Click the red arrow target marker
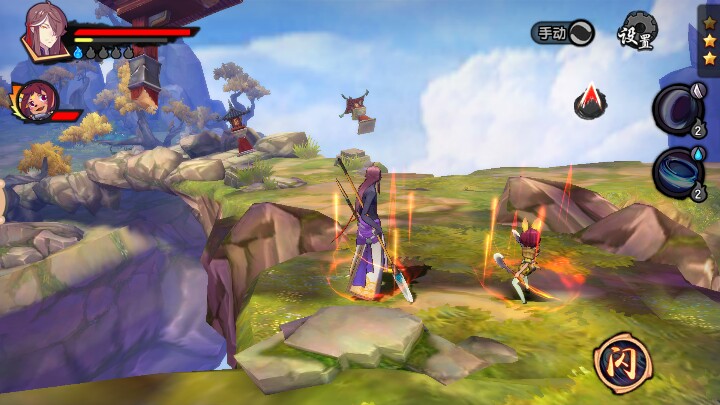 click(x=591, y=100)
